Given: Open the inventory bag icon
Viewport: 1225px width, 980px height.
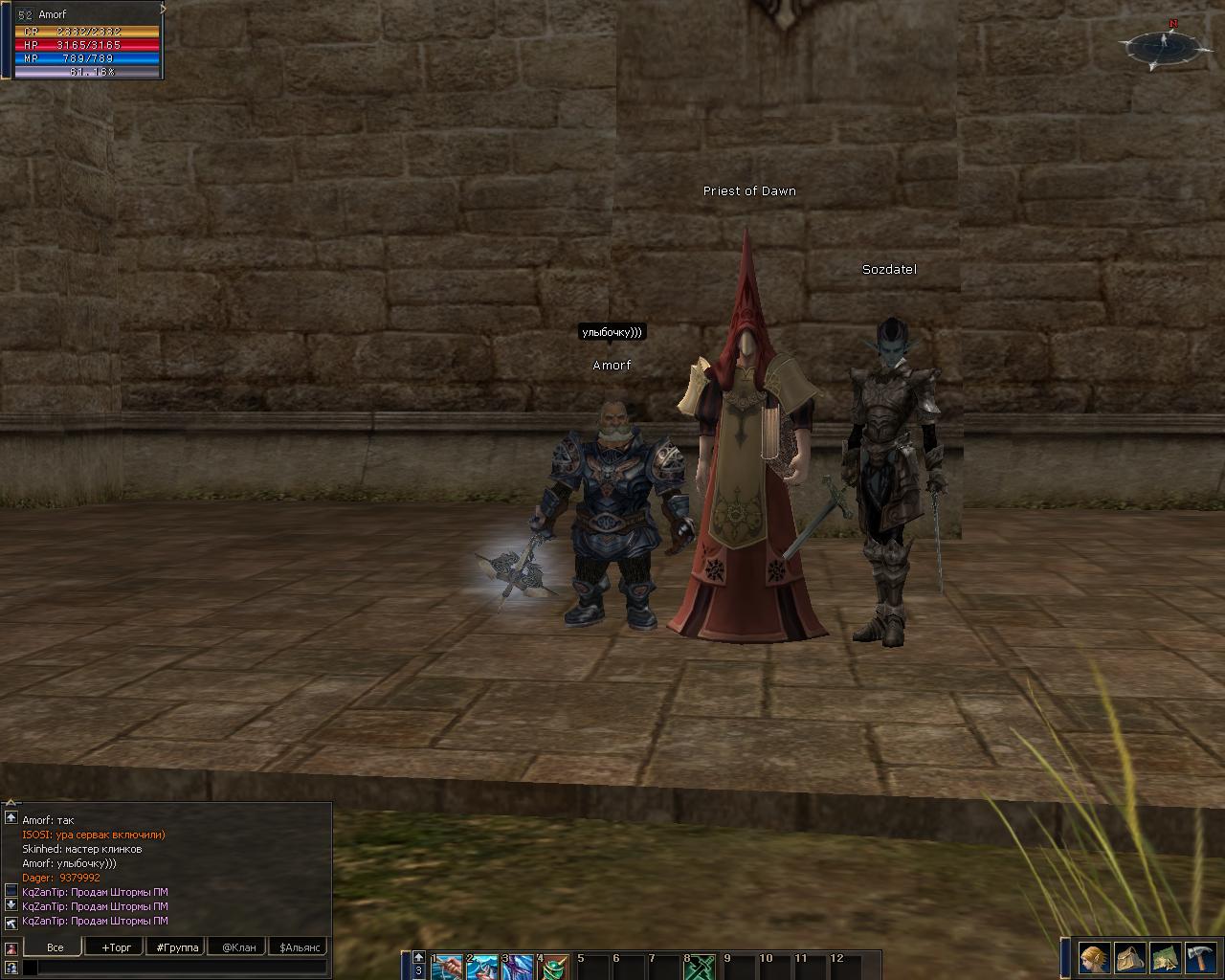Looking at the screenshot, I should [x=1130, y=957].
